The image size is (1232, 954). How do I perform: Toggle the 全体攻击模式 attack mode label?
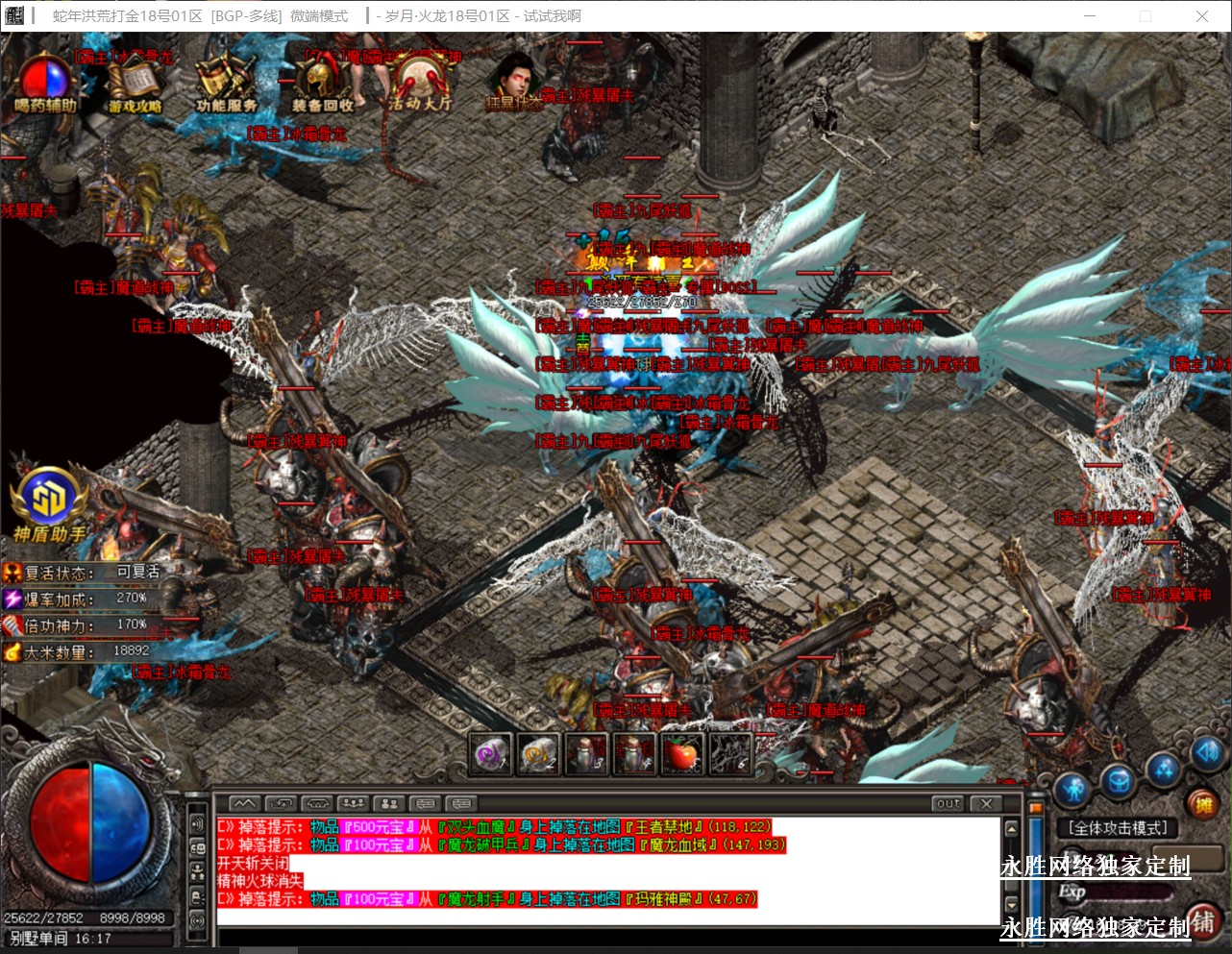coord(1118,828)
